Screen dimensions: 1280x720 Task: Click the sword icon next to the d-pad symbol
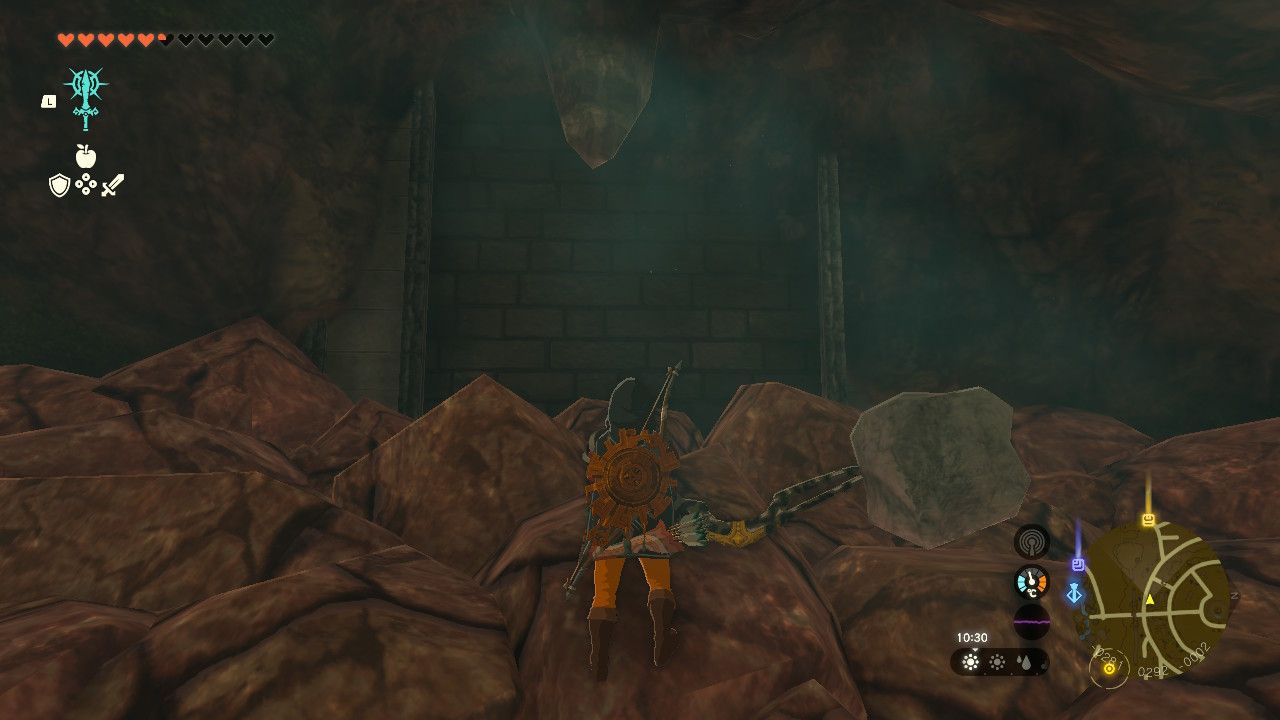tap(113, 184)
